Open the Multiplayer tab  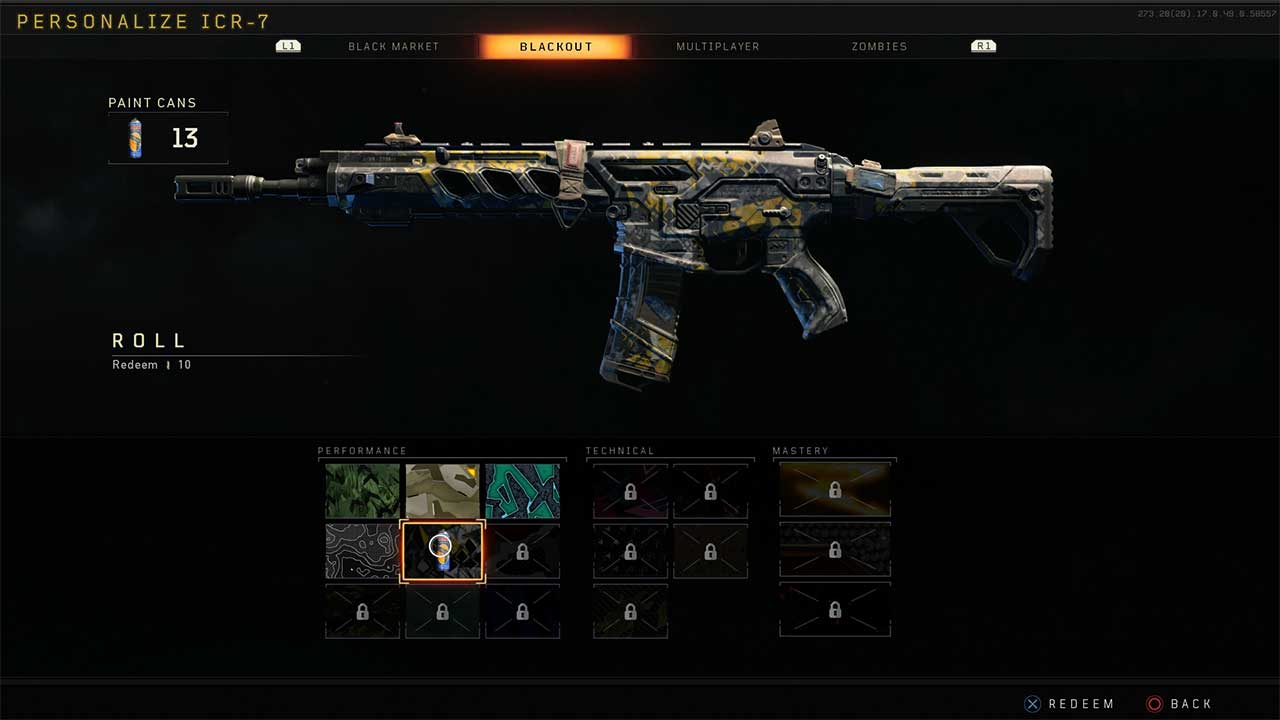(717, 47)
